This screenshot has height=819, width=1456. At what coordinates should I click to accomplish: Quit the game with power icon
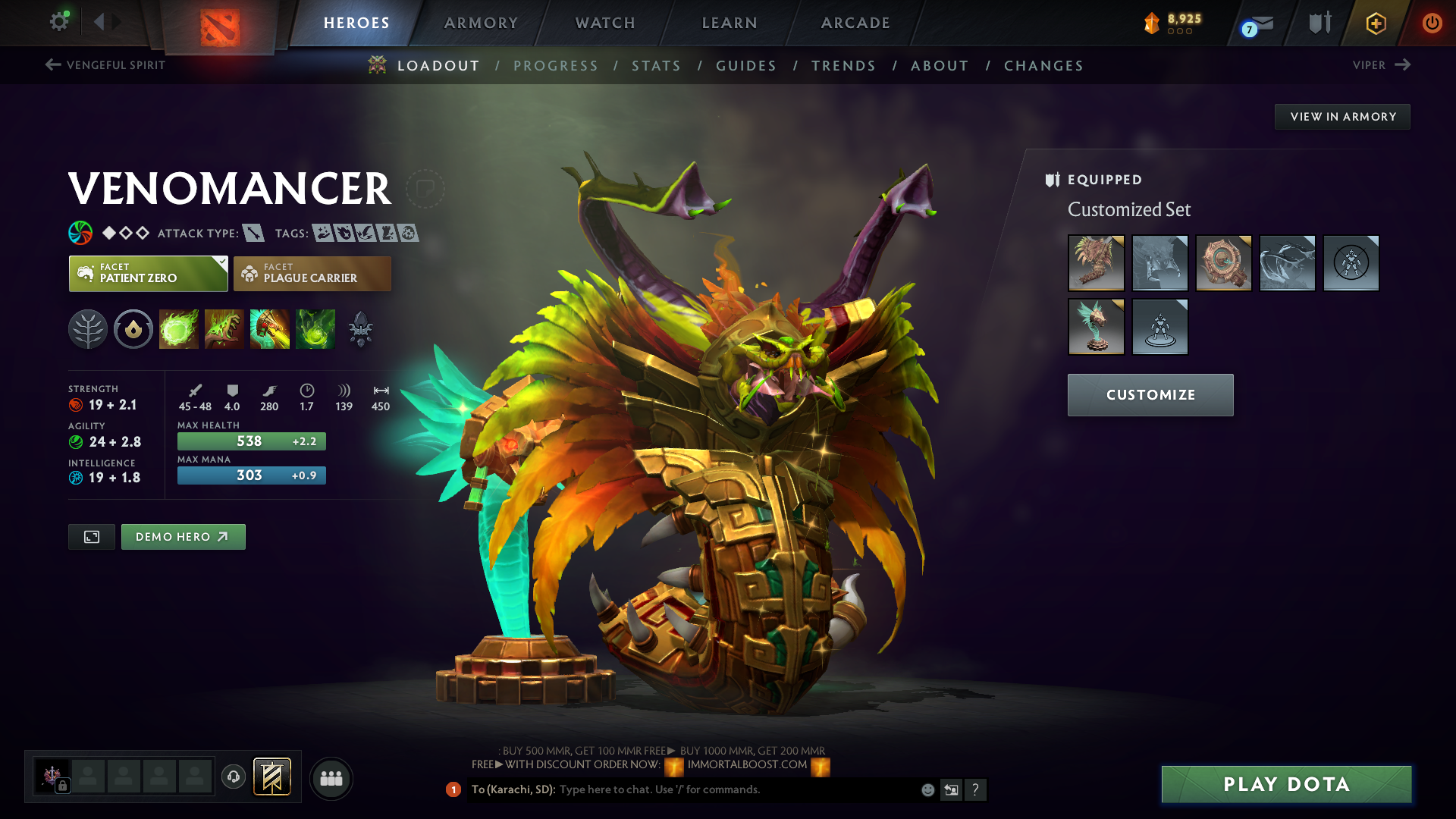[x=1432, y=23]
